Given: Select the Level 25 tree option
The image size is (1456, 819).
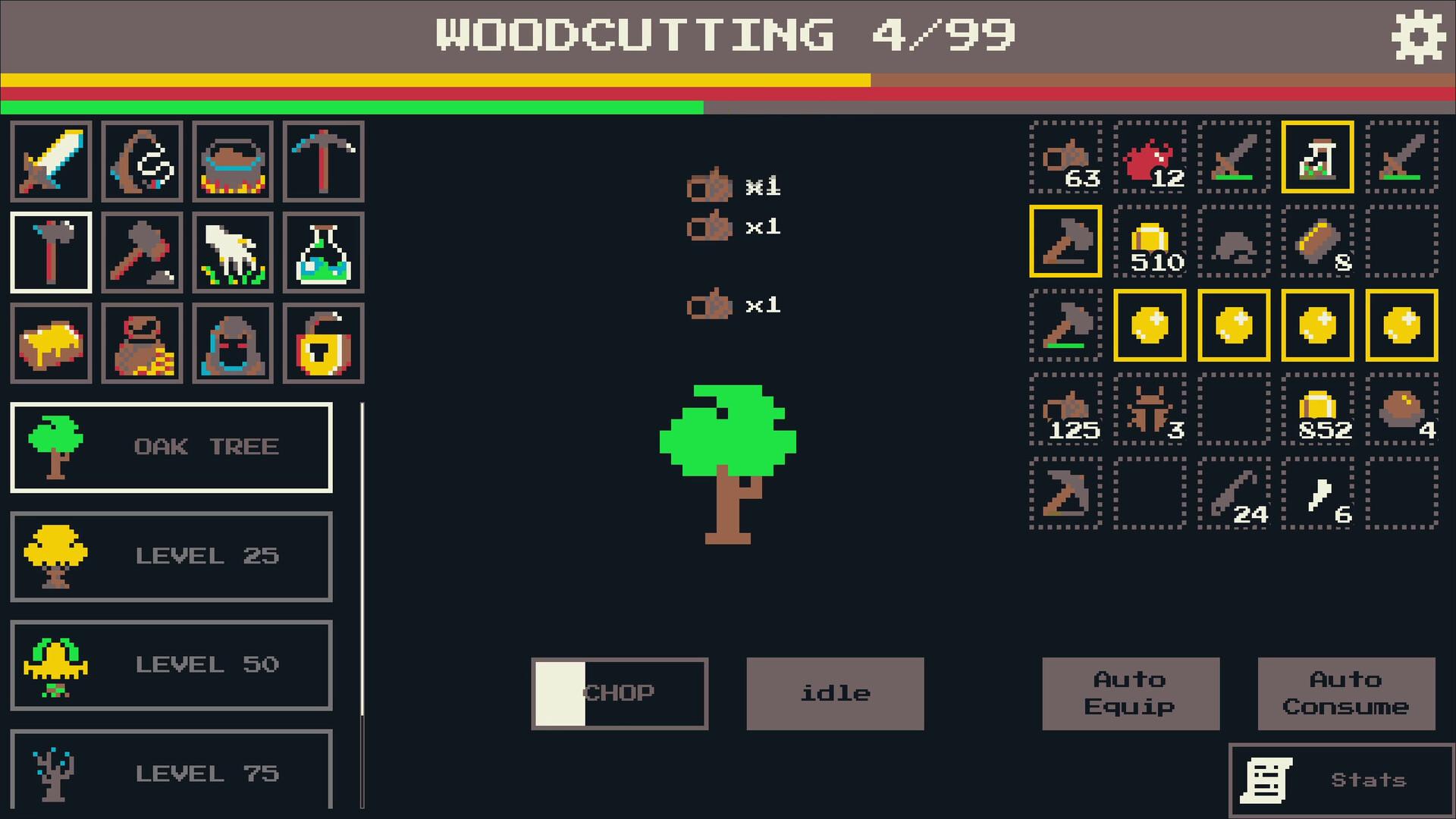Looking at the screenshot, I should (x=171, y=557).
